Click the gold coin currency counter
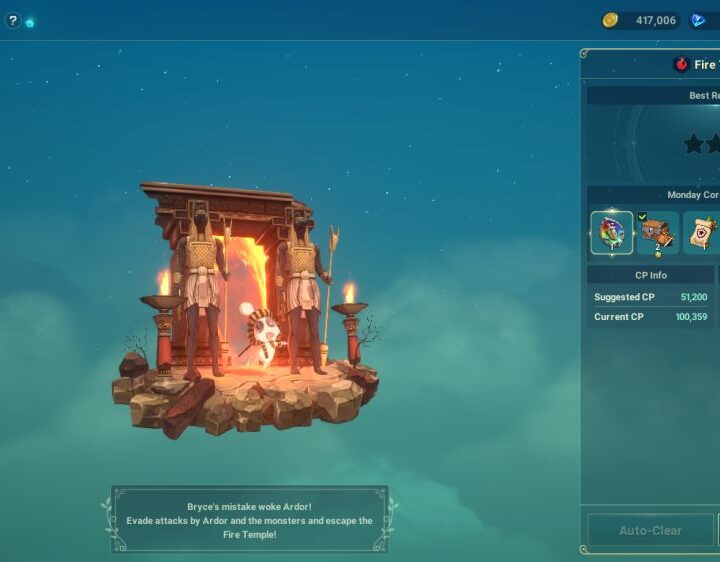Viewport: 720px width, 562px height. pos(641,20)
